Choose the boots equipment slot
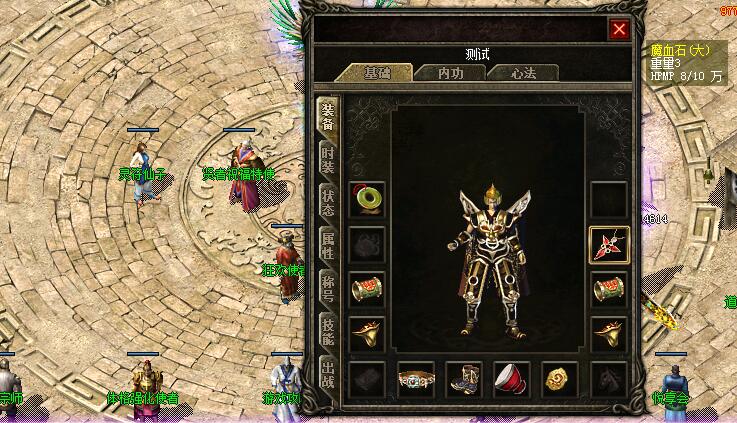 tap(464, 379)
